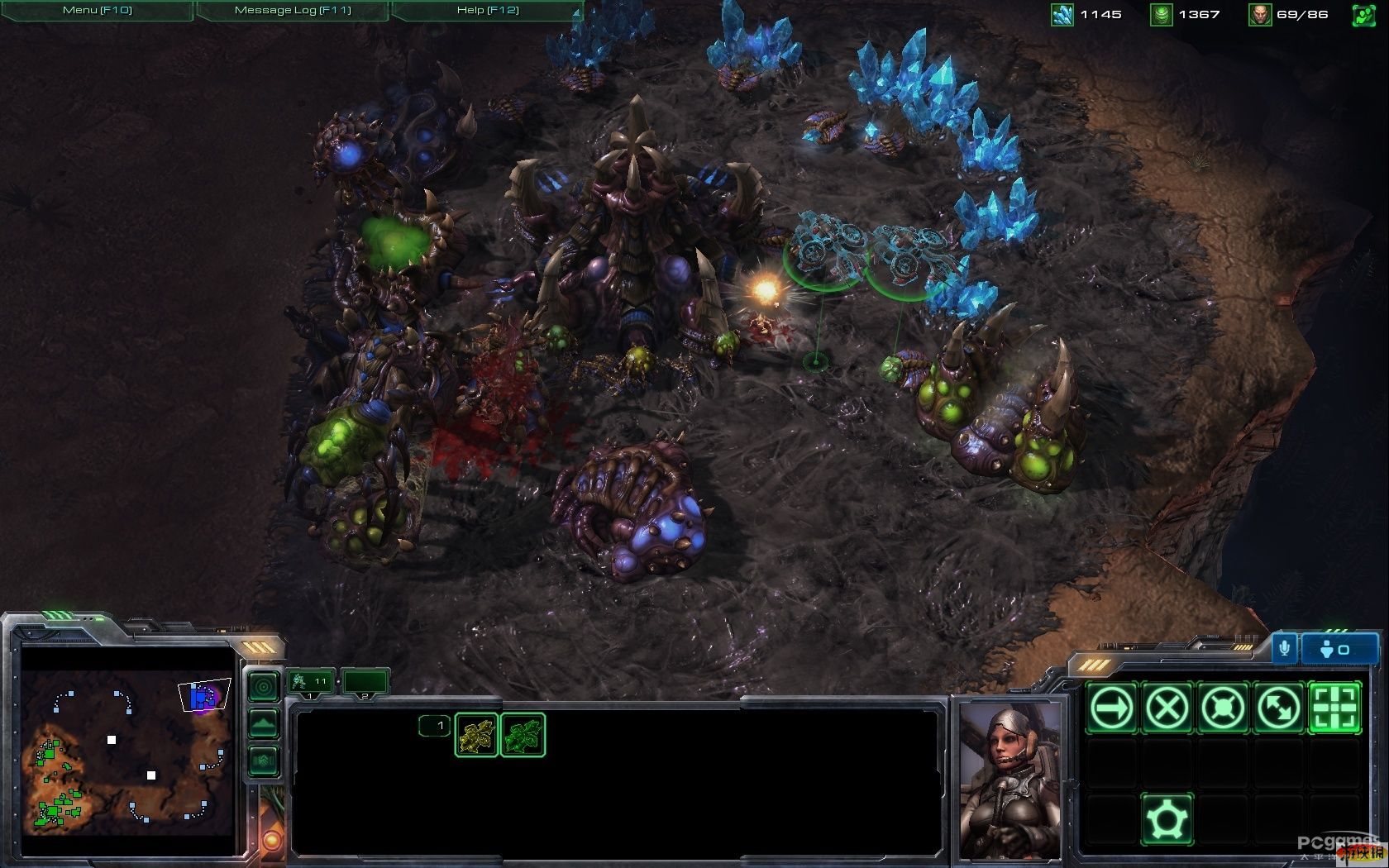Activate the Hold Position command
1389x868 pixels.
(x=1223, y=708)
